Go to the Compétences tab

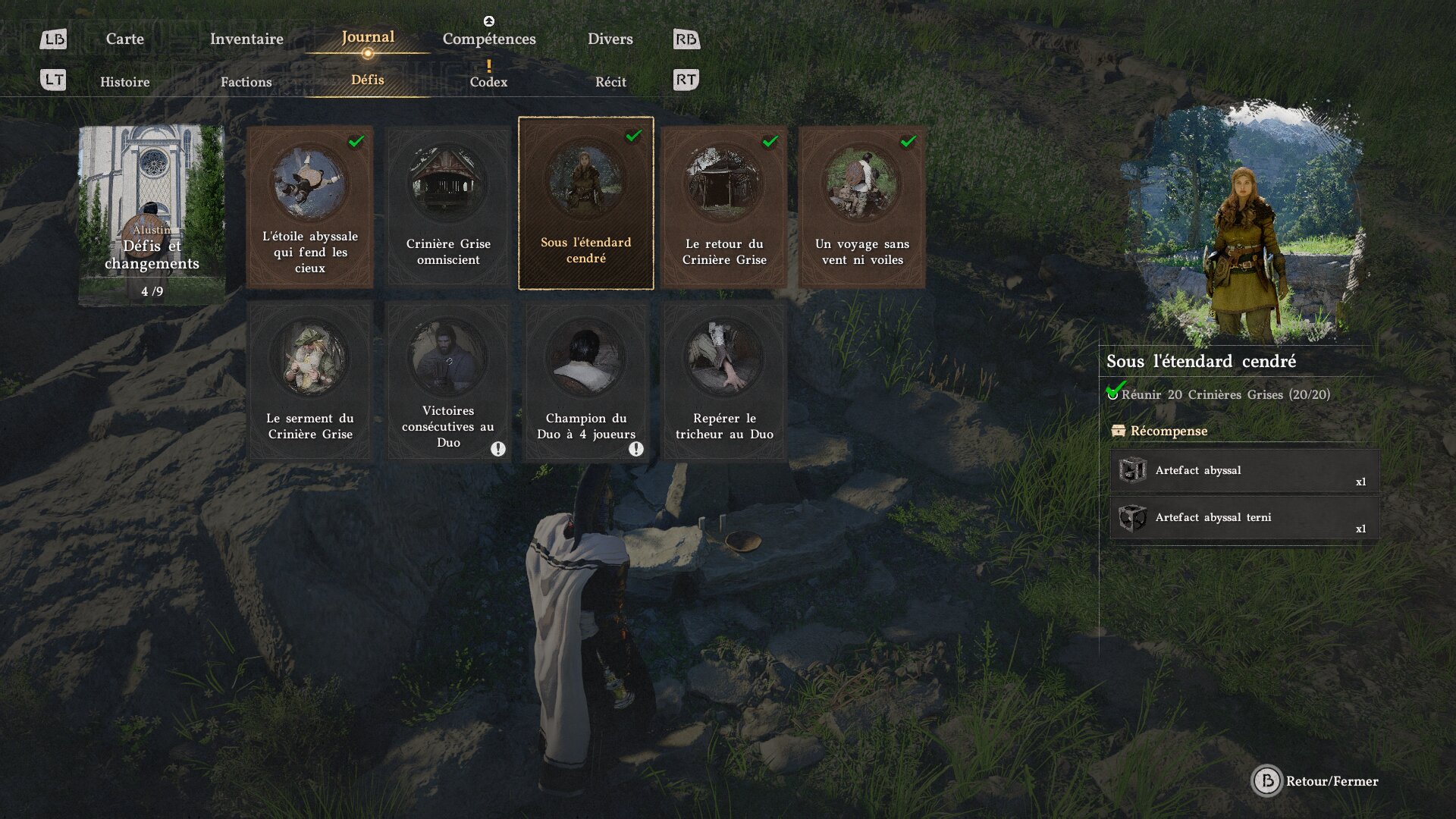[489, 39]
